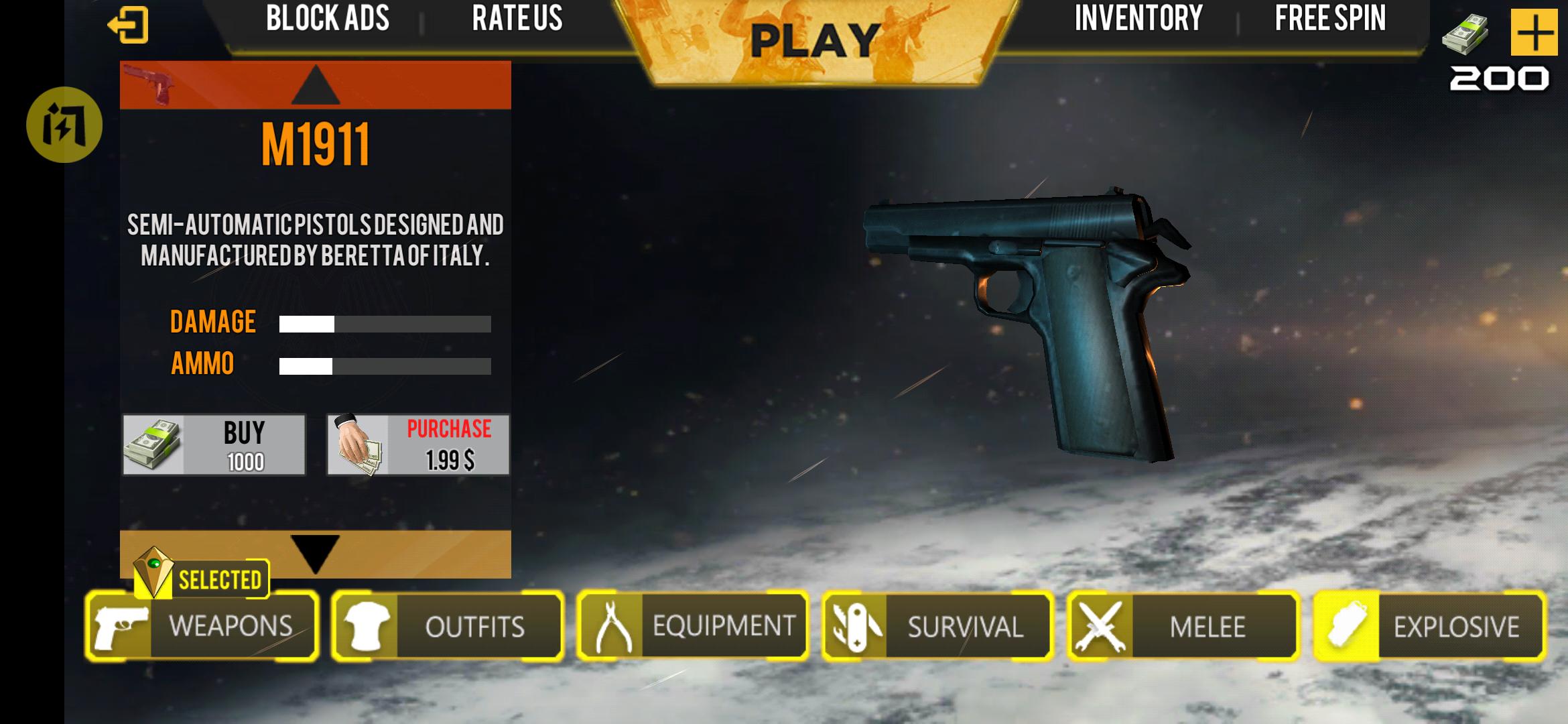The width and height of the screenshot is (1568, 724).
Task: Open the Inventory screen
Action: [x=1138, y=19]
